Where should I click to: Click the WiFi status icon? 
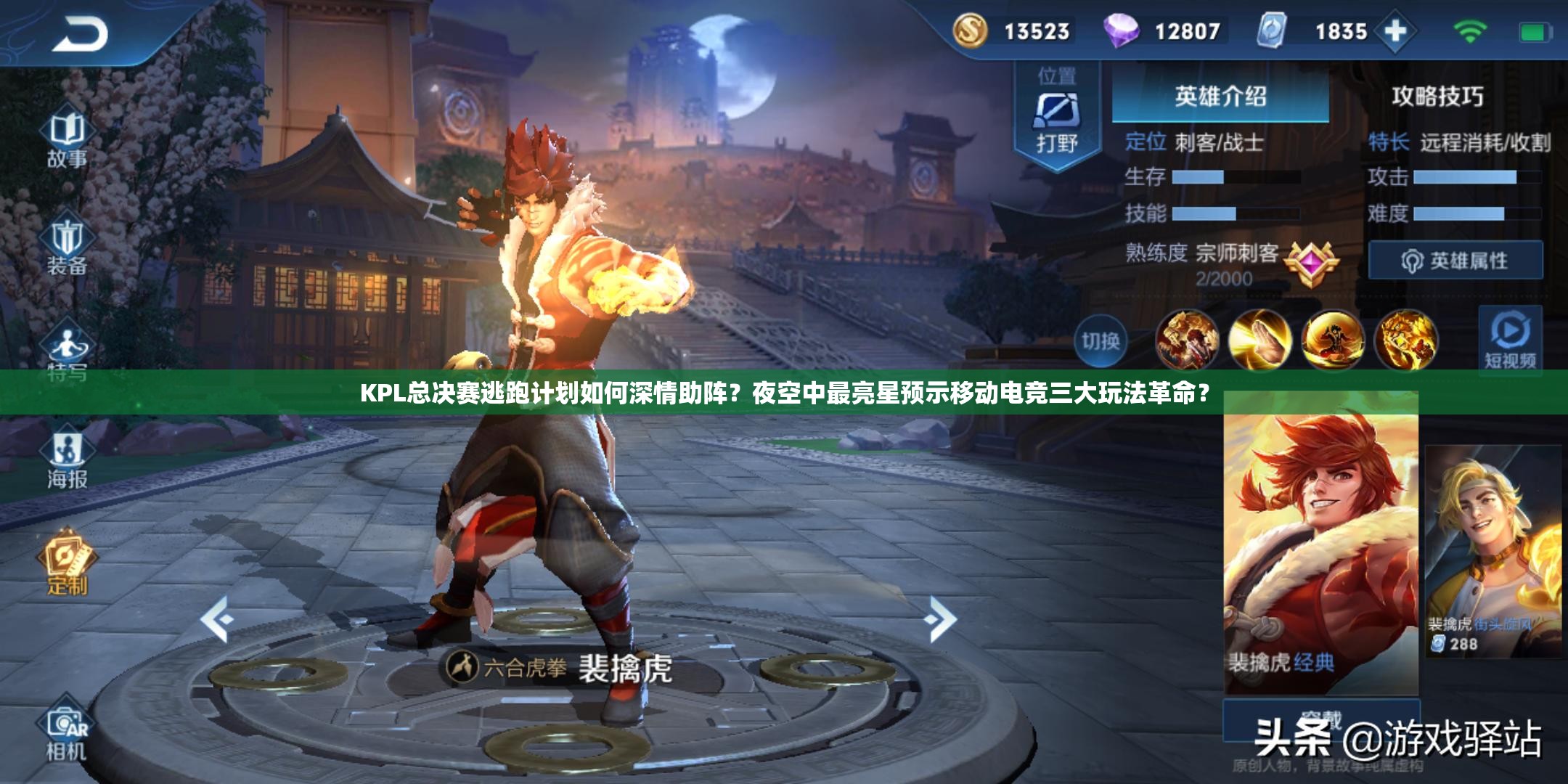1470,32
